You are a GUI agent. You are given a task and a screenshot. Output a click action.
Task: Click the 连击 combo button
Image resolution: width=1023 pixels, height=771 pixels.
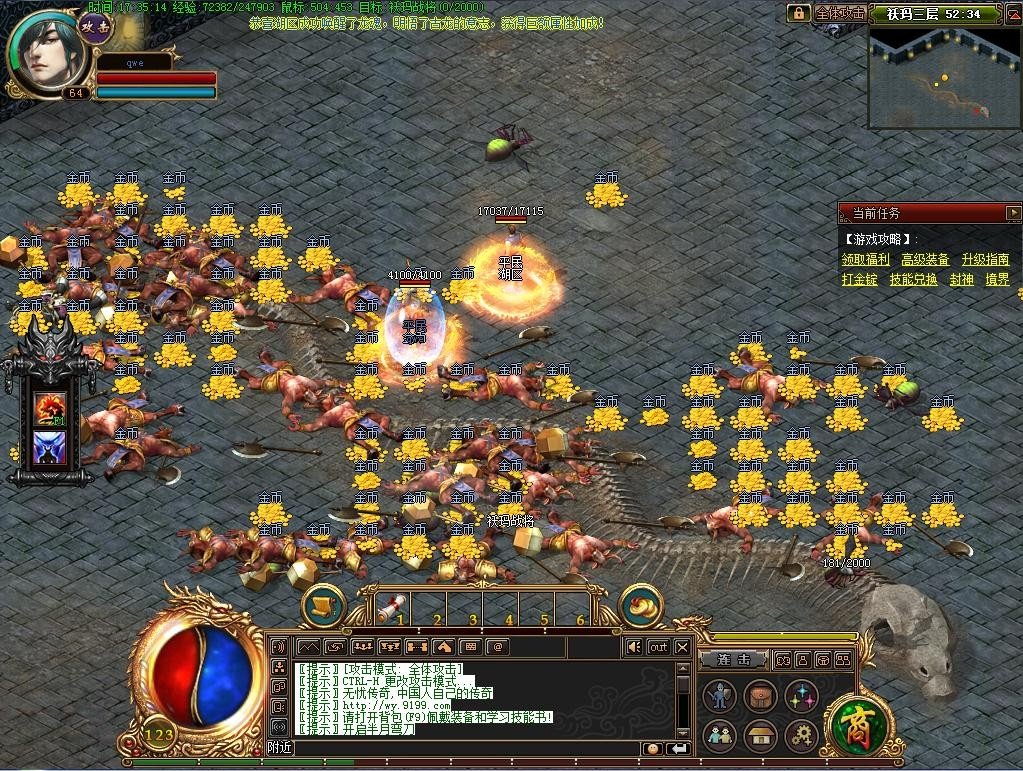[733, 660]
